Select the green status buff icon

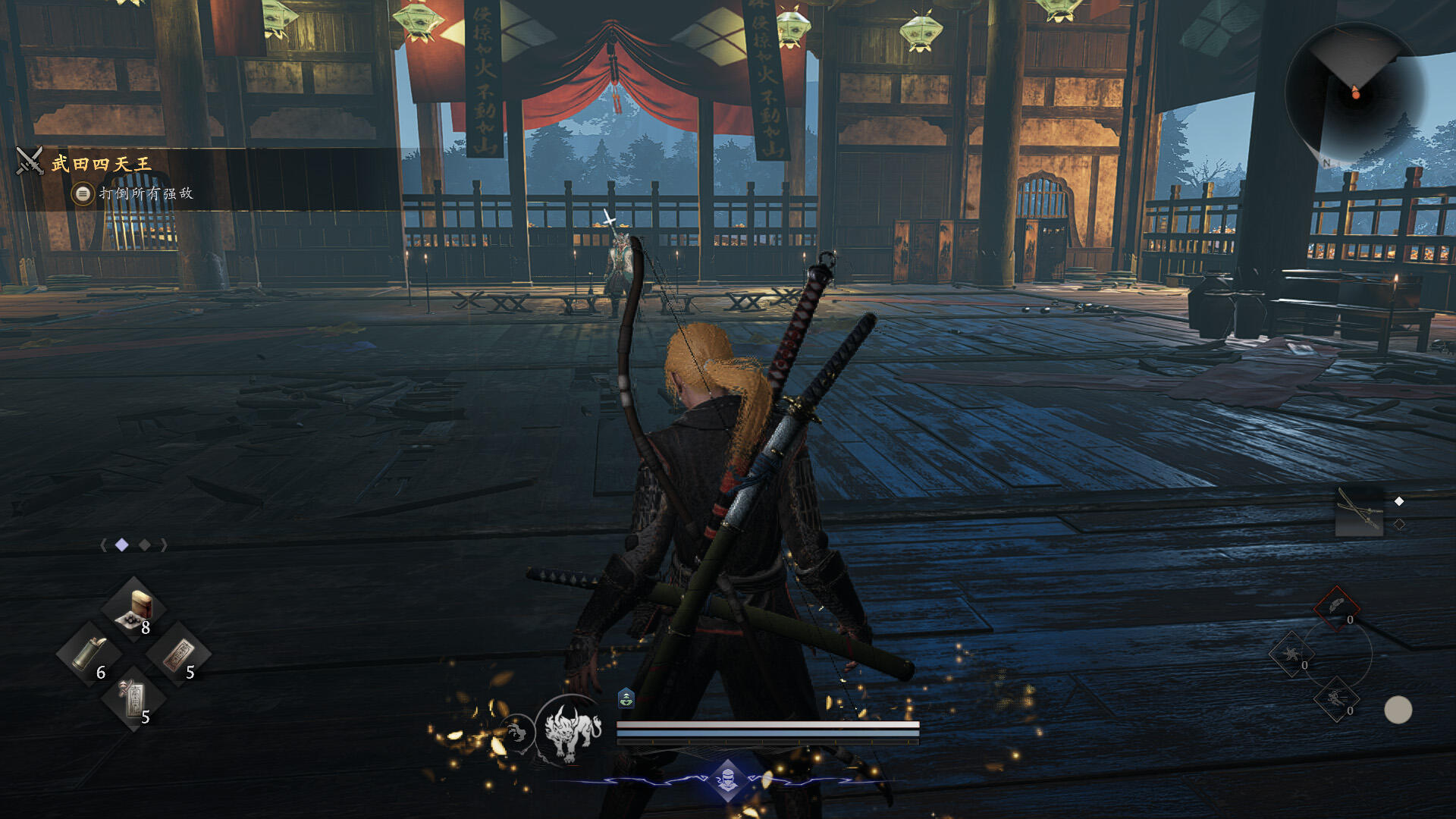click(x=626, y=698)
